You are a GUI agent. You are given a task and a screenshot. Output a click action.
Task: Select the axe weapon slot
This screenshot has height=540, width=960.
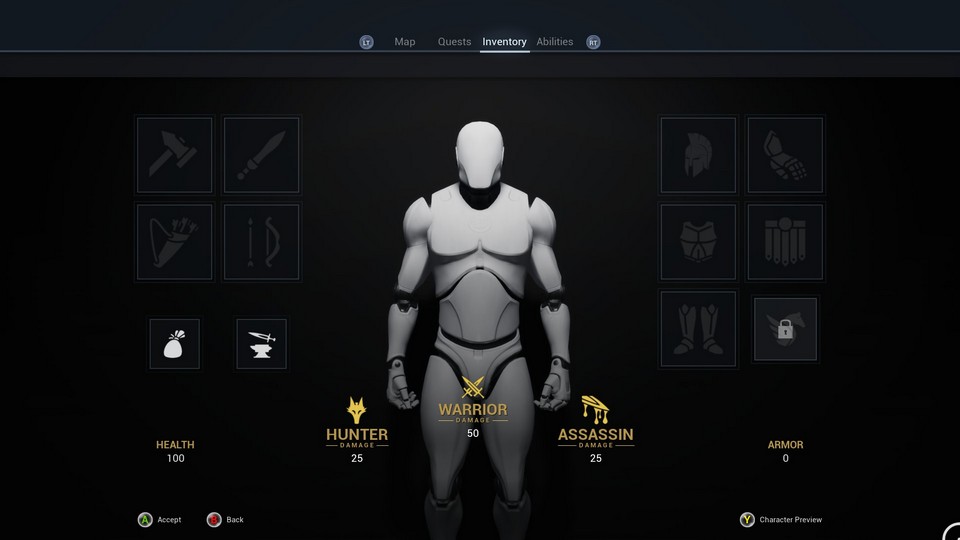point(175,155)
